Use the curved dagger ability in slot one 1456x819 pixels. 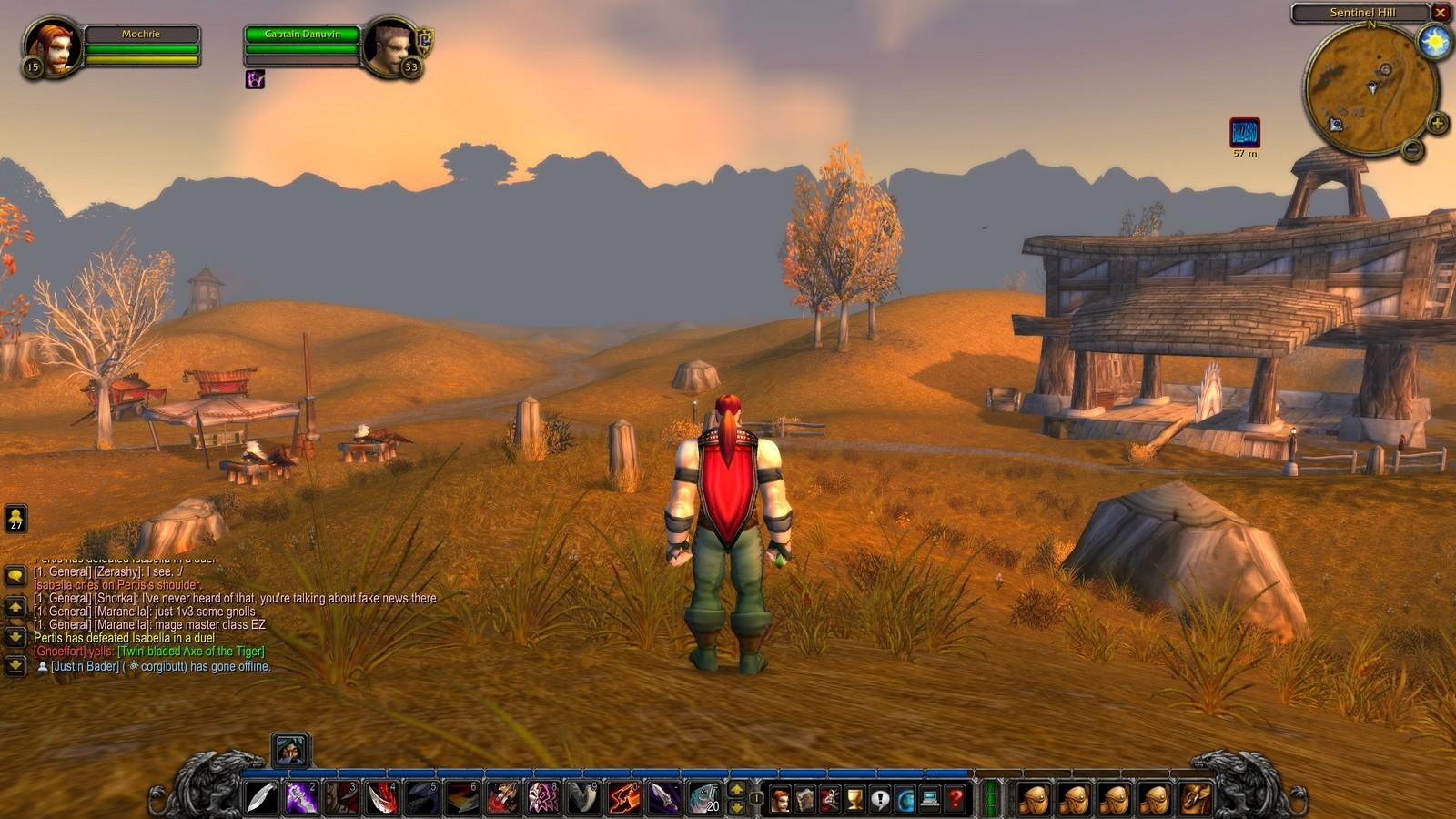(262, 798)
